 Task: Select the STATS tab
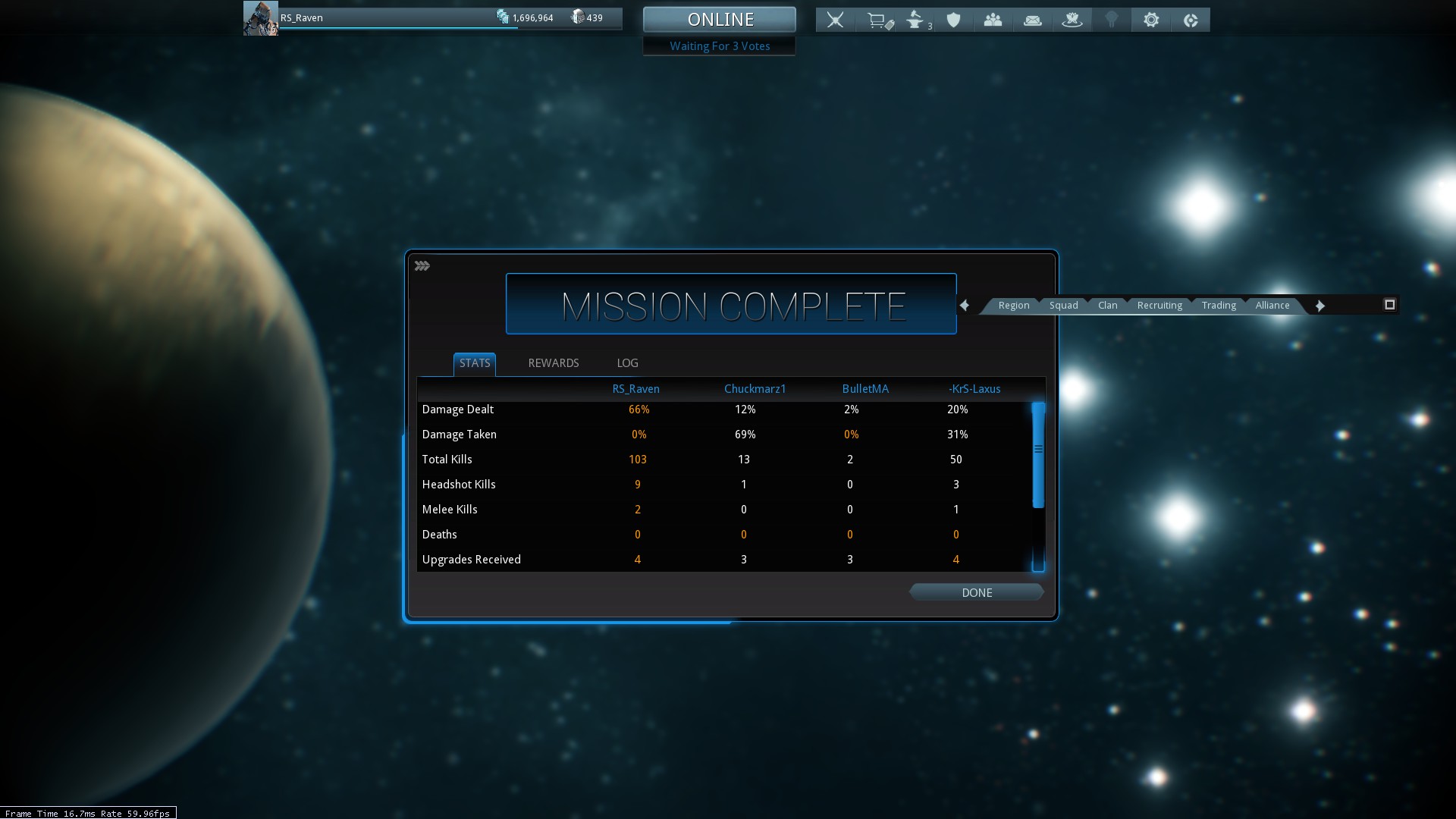(x=475, y=363)
